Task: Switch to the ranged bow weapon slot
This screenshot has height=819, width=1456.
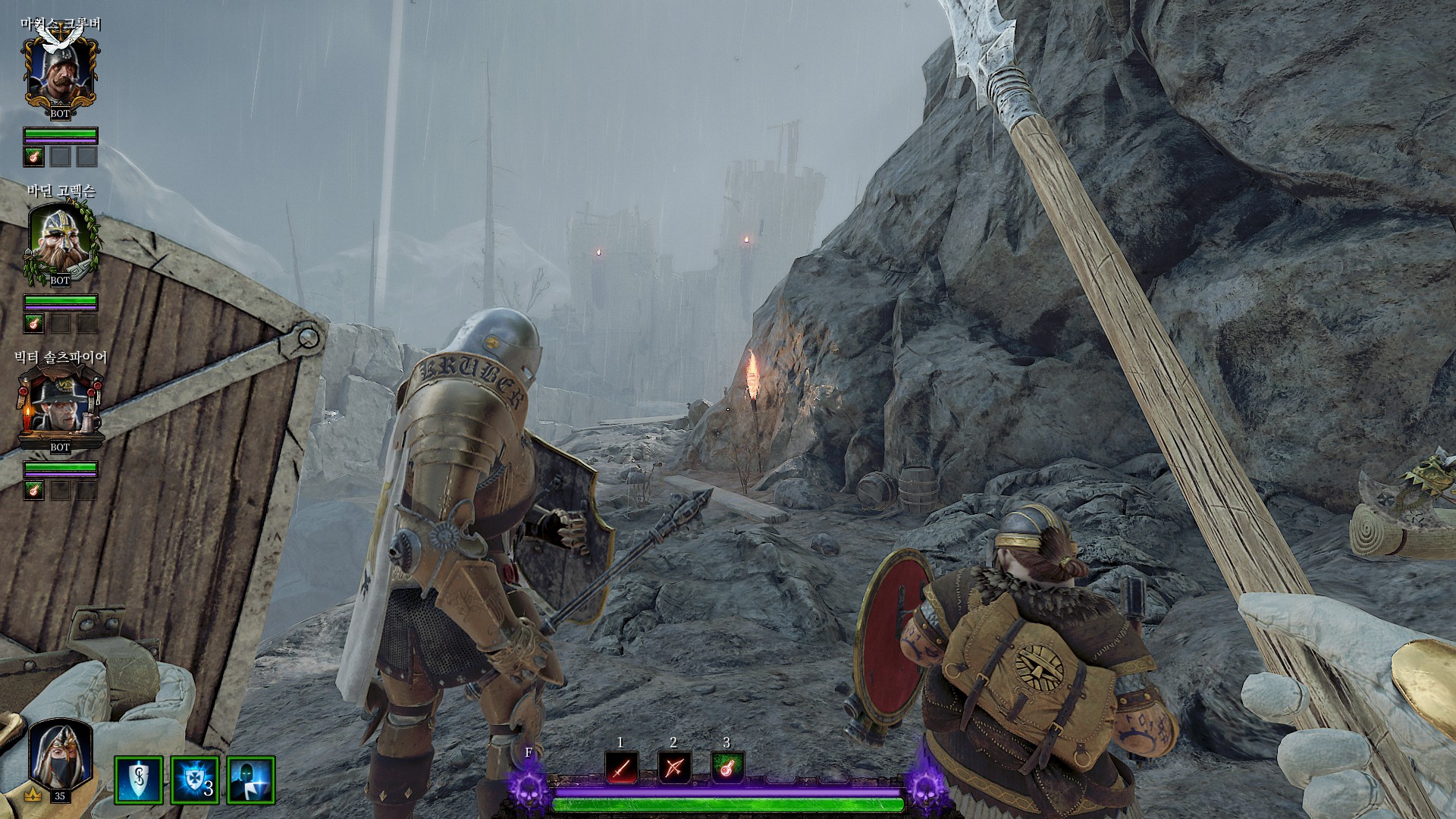Action: tap(673, 768)
